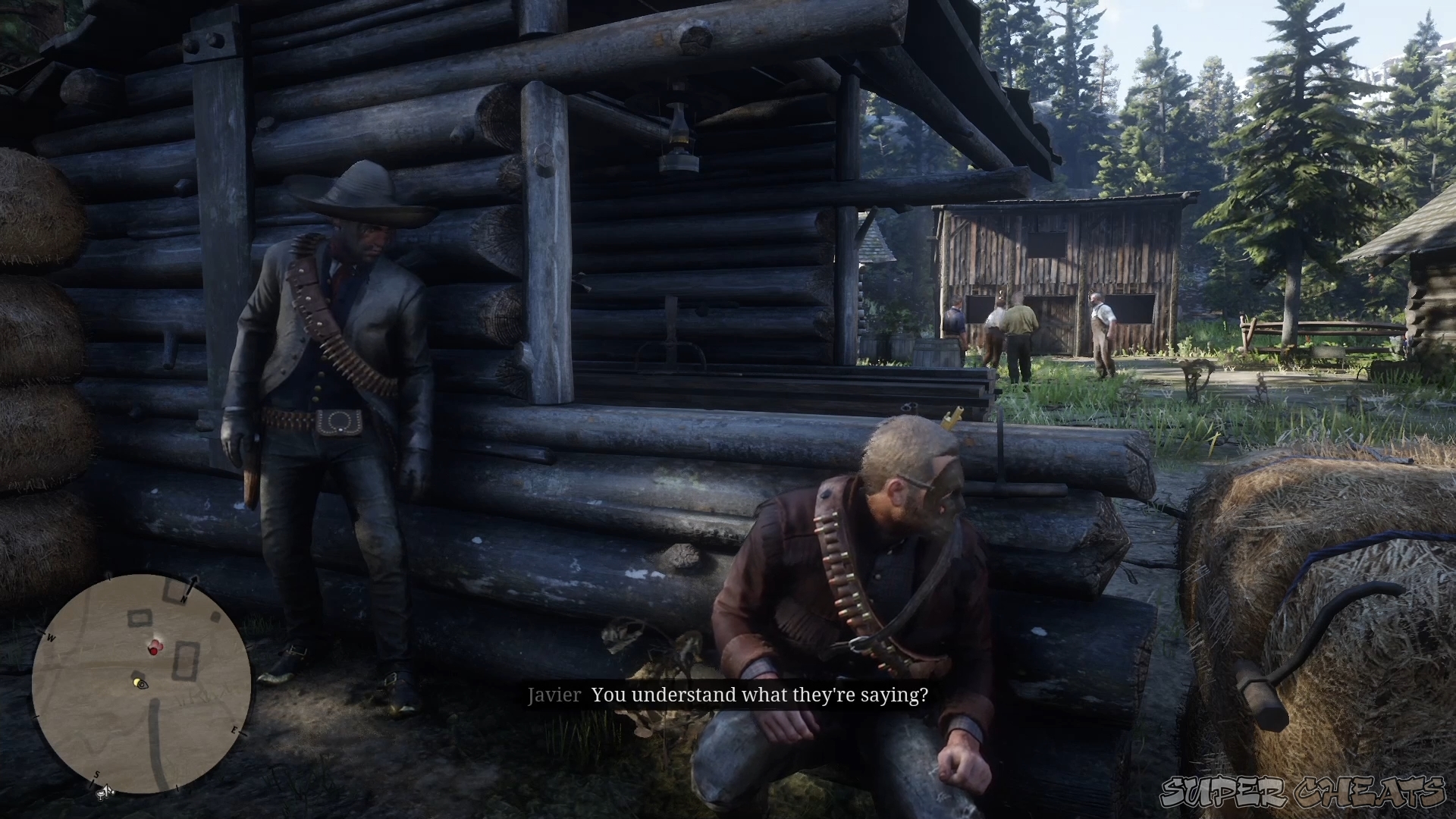Image resolution: width=1456 pixels, height=819 pixels.
Task: Select the north (N) compass marker on minimap
Action: (184, 598)
